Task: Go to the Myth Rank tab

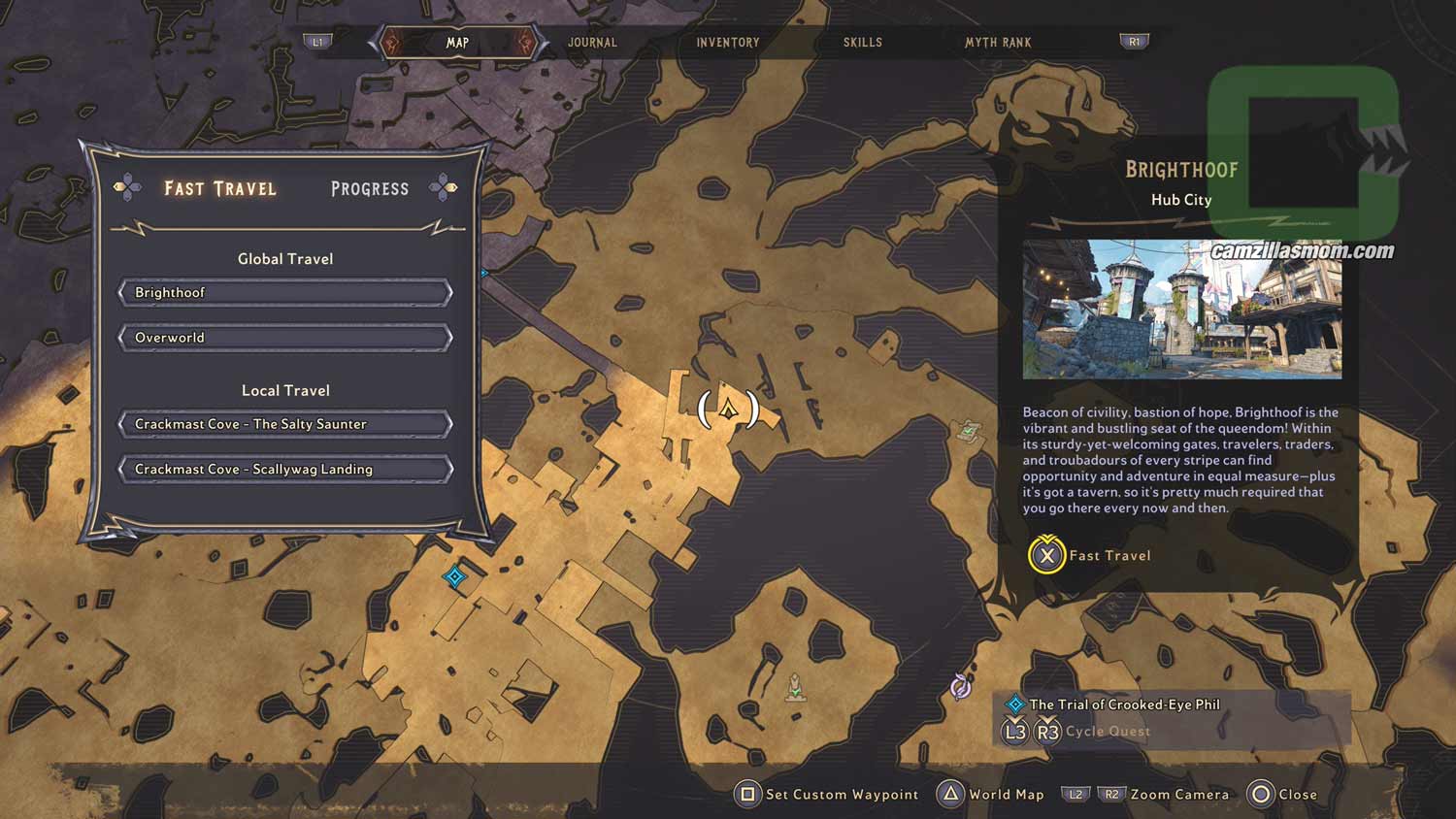Action: (998, 43)
